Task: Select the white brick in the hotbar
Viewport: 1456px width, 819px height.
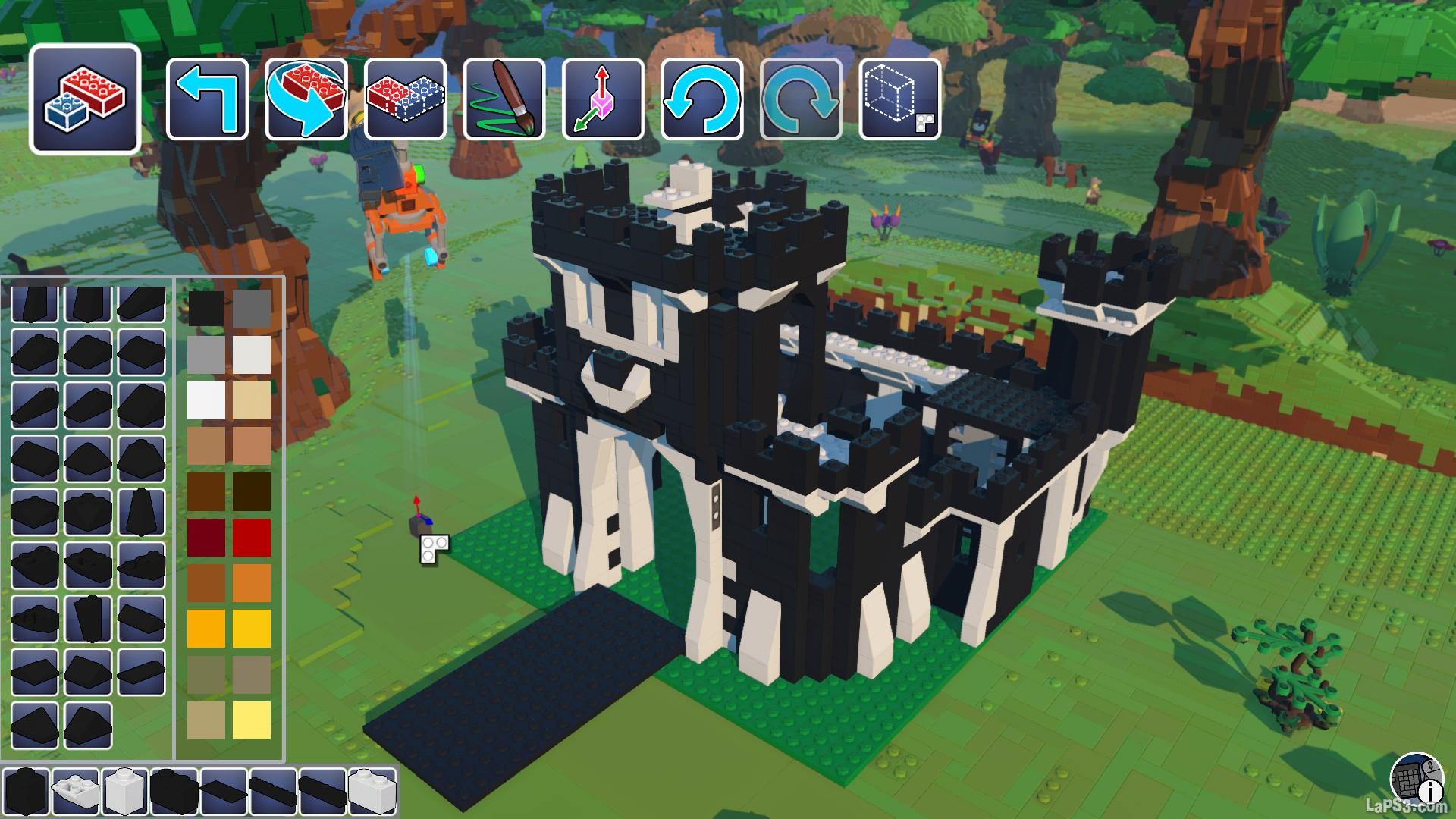Action: (x=124, y=792)
